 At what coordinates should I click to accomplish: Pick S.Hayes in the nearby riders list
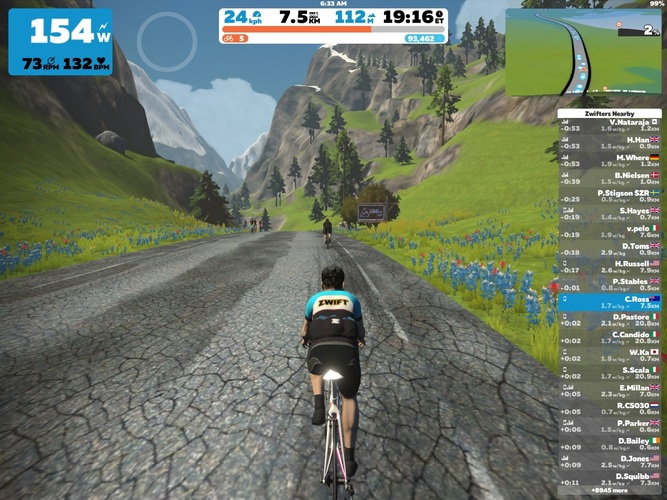611,213
